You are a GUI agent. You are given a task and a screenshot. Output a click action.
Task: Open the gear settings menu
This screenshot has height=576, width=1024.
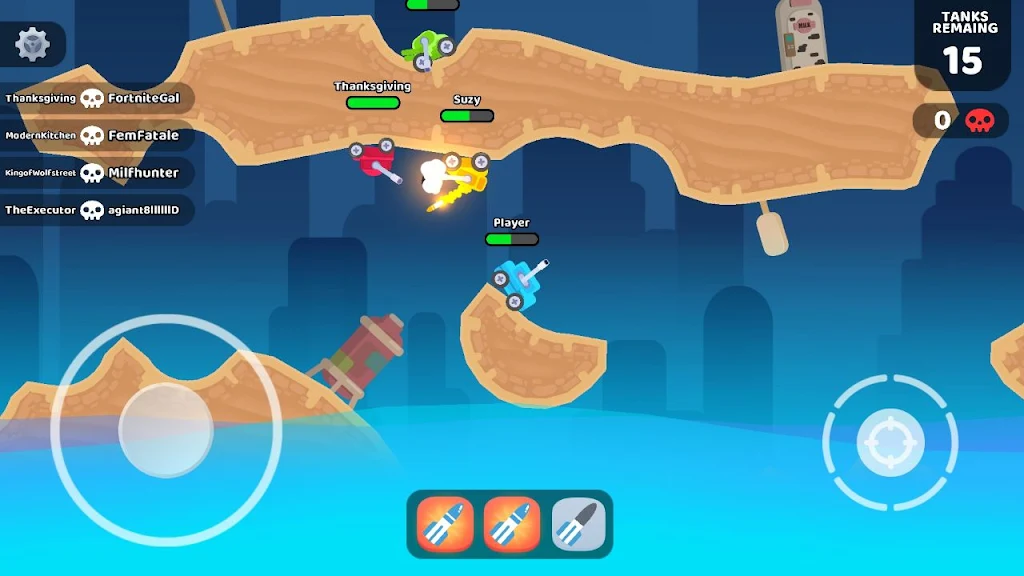(x=33, y=44)
